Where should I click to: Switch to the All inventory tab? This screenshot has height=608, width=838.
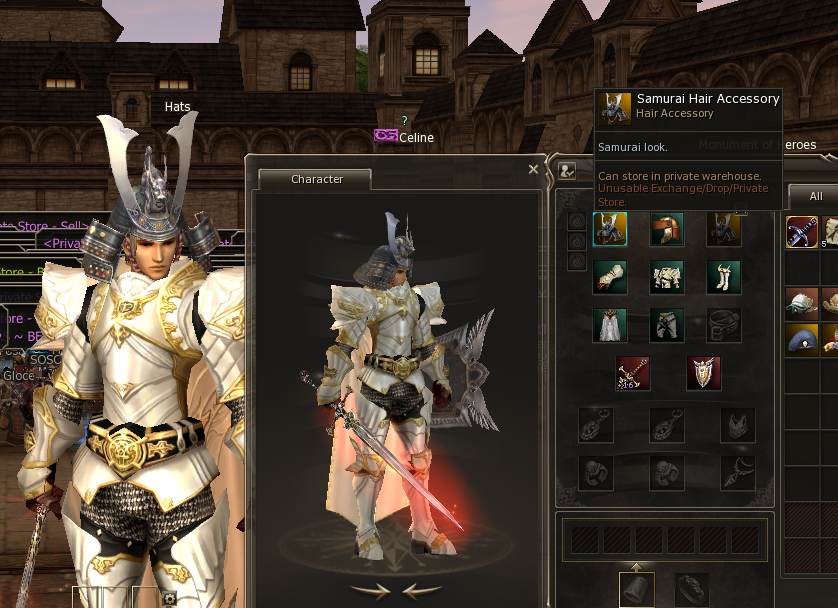[816, 196]
